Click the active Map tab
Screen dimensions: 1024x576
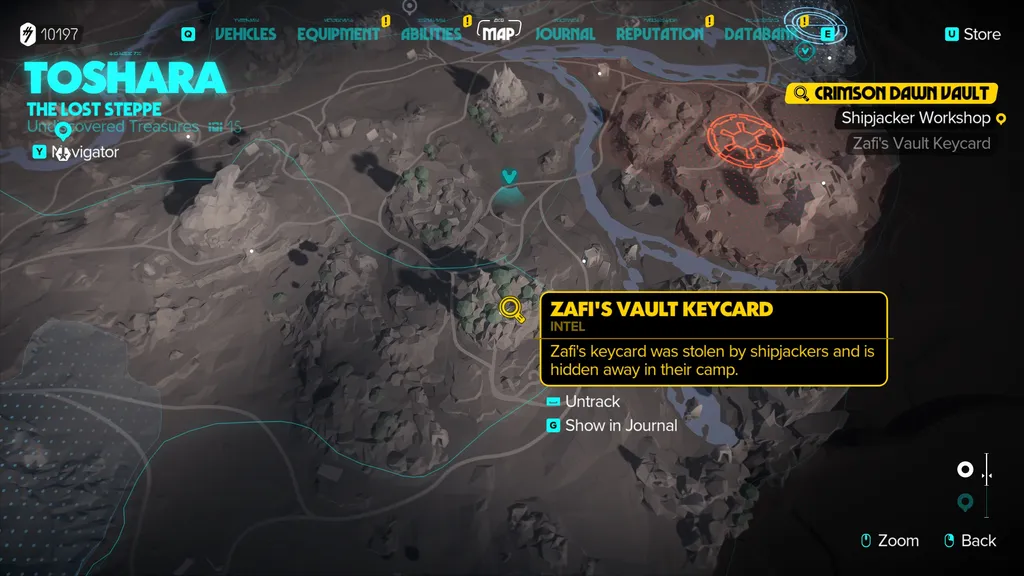[501, 33]
